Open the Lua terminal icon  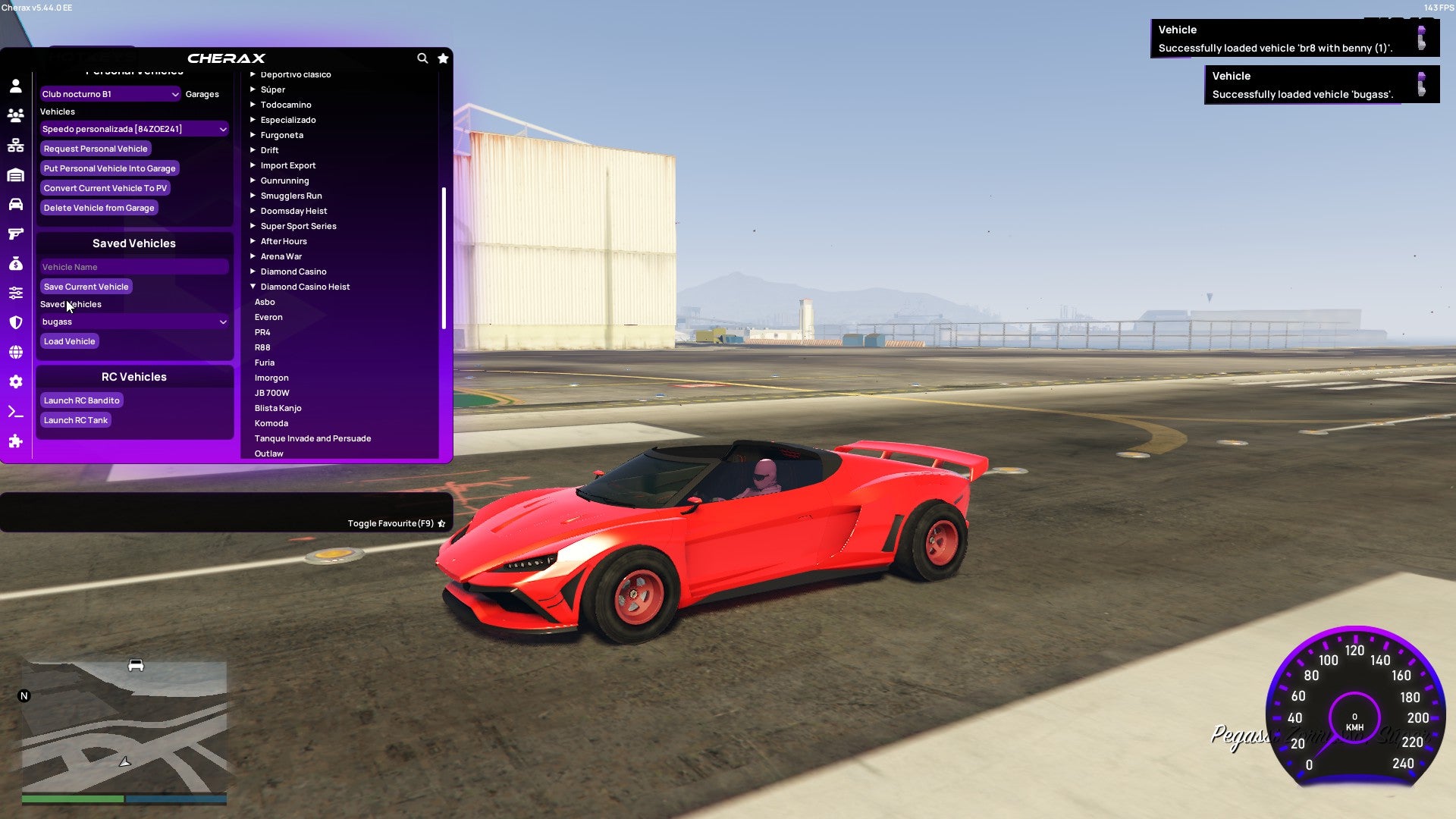click(15, 410)
